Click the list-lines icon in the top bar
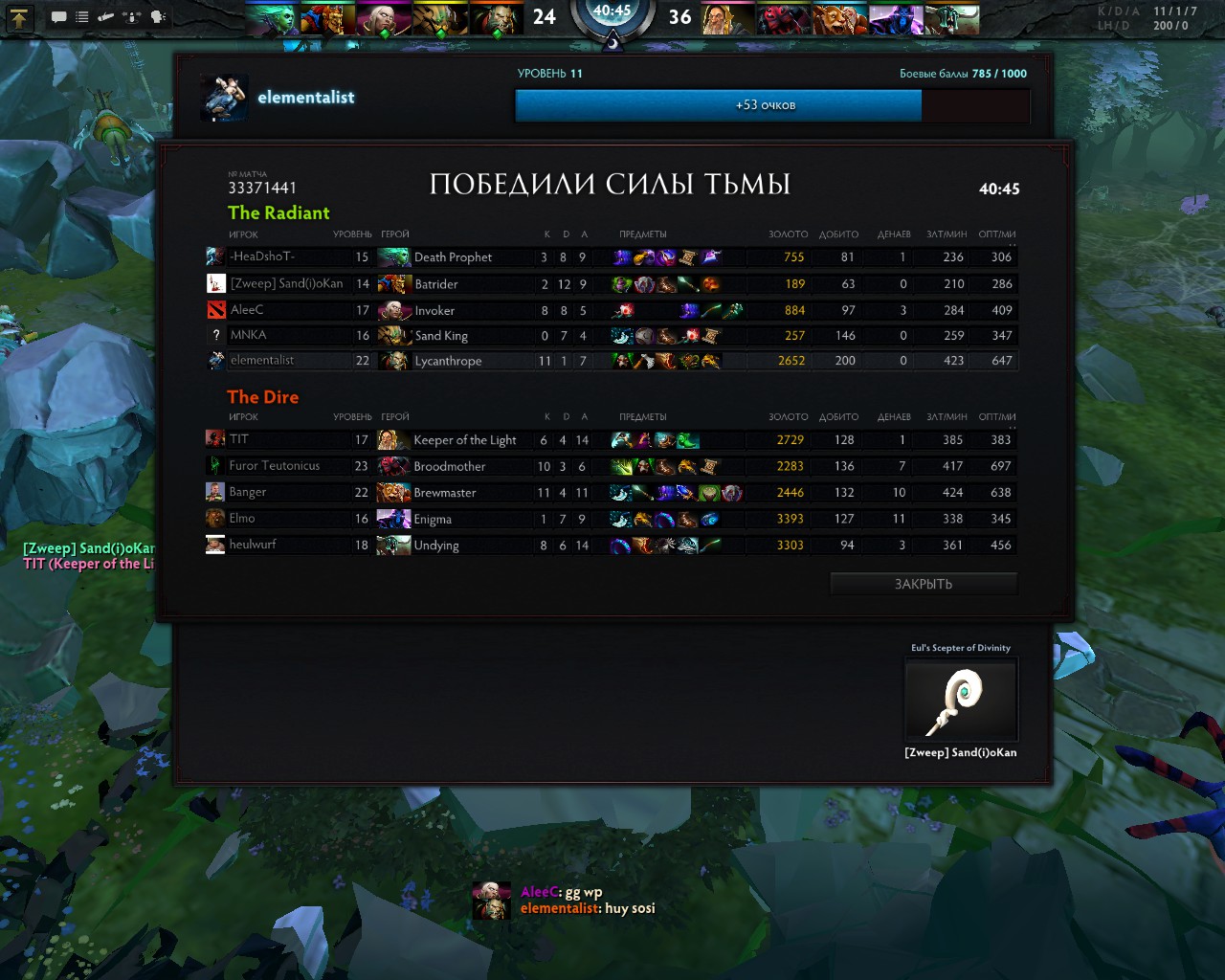The image size is (1225, 980). (82, 17)
